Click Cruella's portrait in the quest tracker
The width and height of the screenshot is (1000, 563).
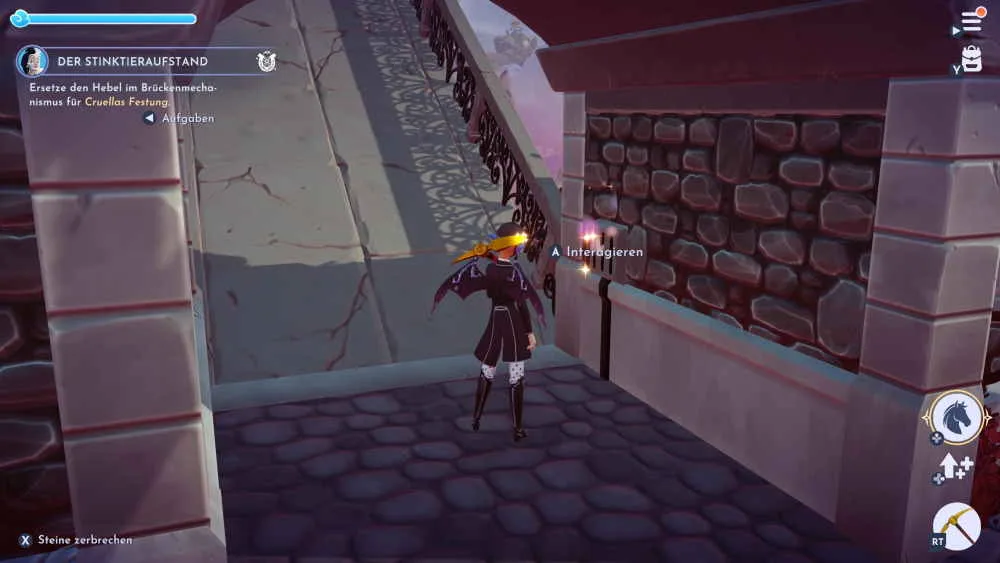32,62
